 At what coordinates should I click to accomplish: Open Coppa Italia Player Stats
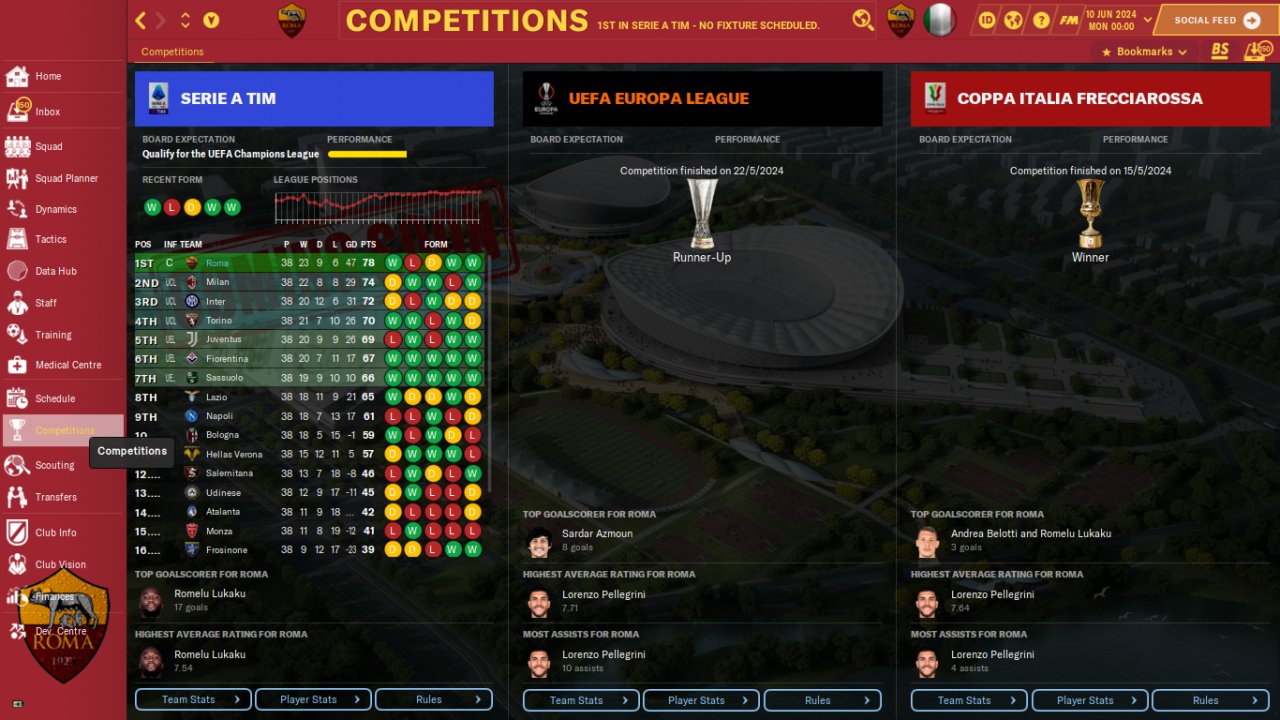[1089, 700]
